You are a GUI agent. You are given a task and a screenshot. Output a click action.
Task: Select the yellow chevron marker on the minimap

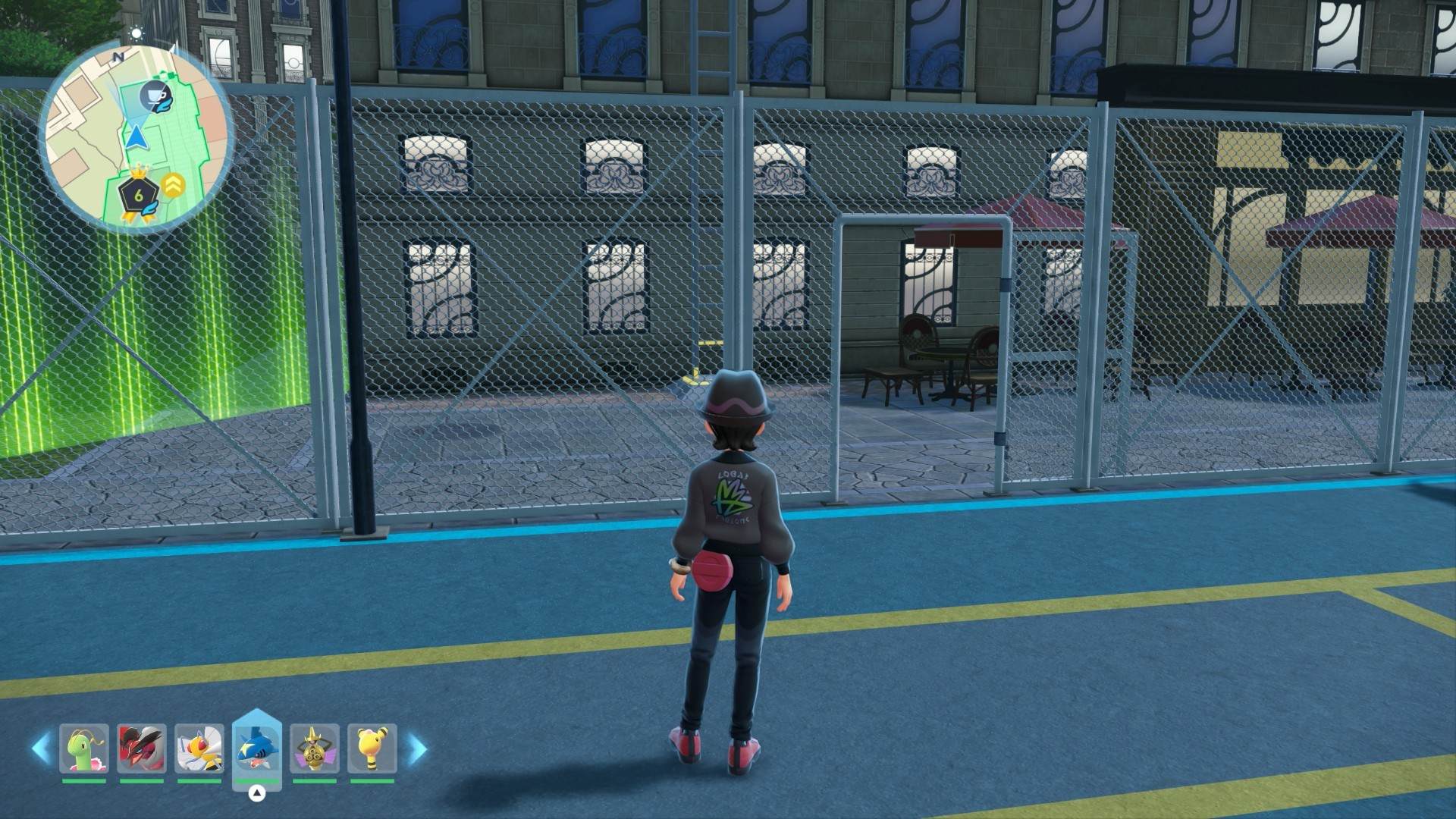174,185
